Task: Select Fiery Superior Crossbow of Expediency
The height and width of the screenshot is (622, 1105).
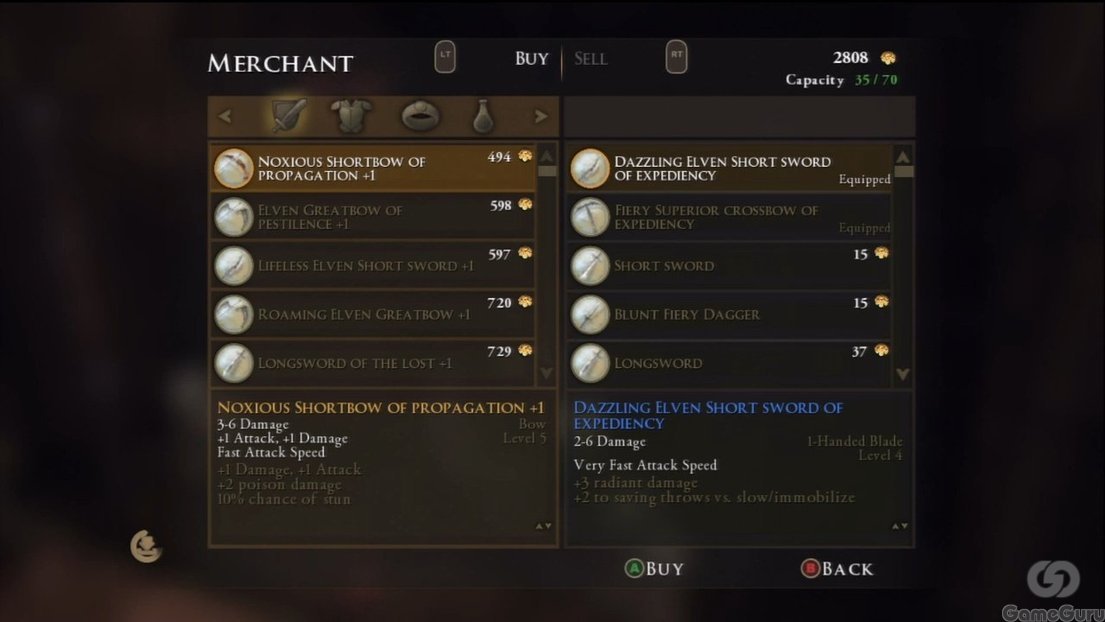Action: [729, 217]
